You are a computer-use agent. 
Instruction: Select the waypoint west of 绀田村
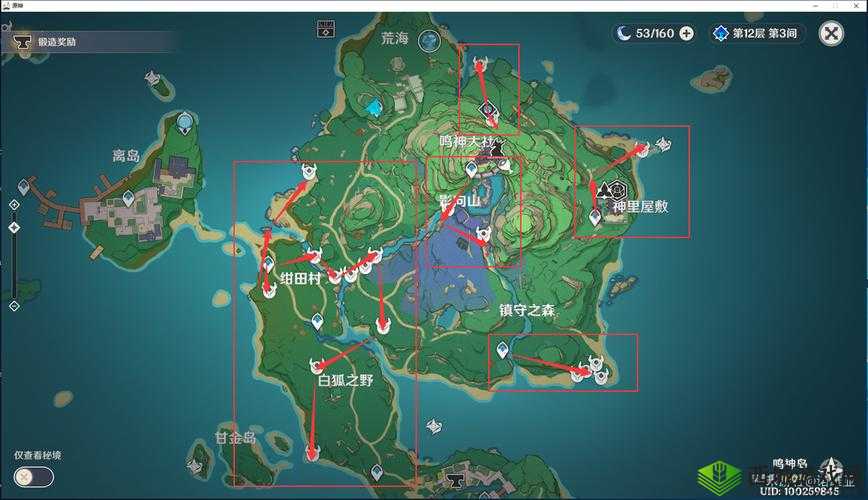[x=268, y=264]
